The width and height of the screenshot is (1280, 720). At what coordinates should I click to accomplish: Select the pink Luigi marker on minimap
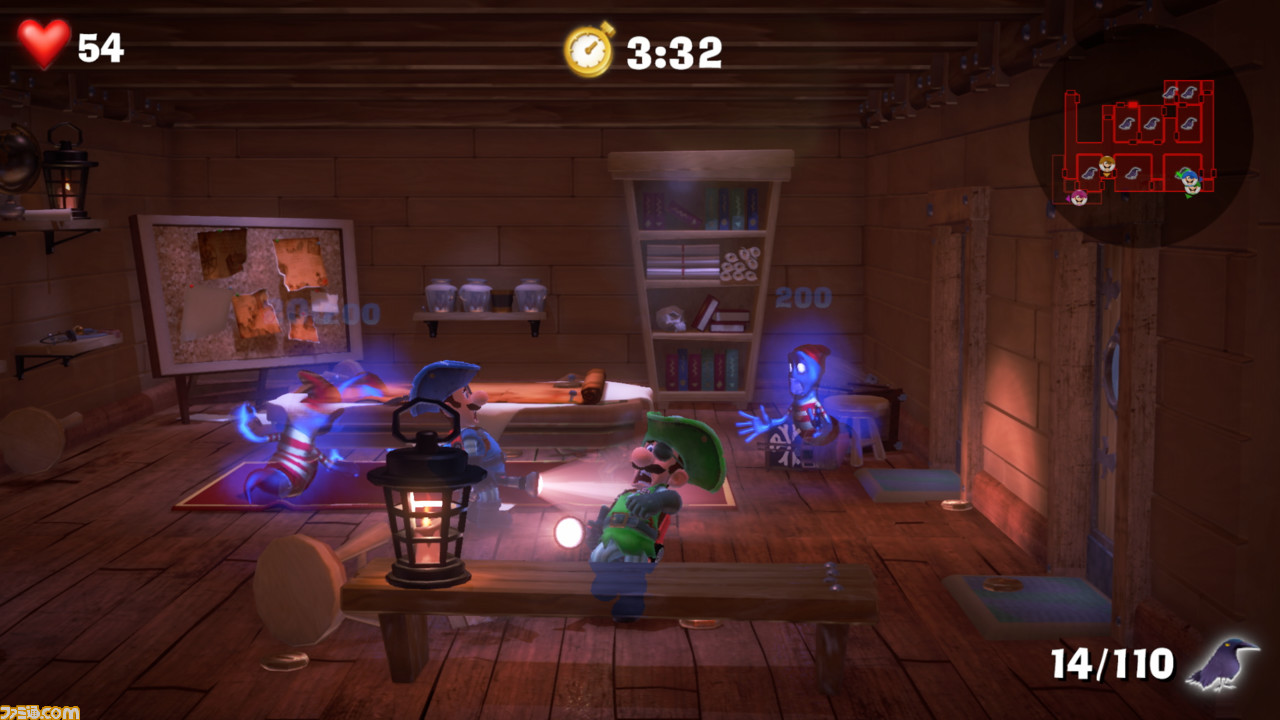[x=1078, y=196]
